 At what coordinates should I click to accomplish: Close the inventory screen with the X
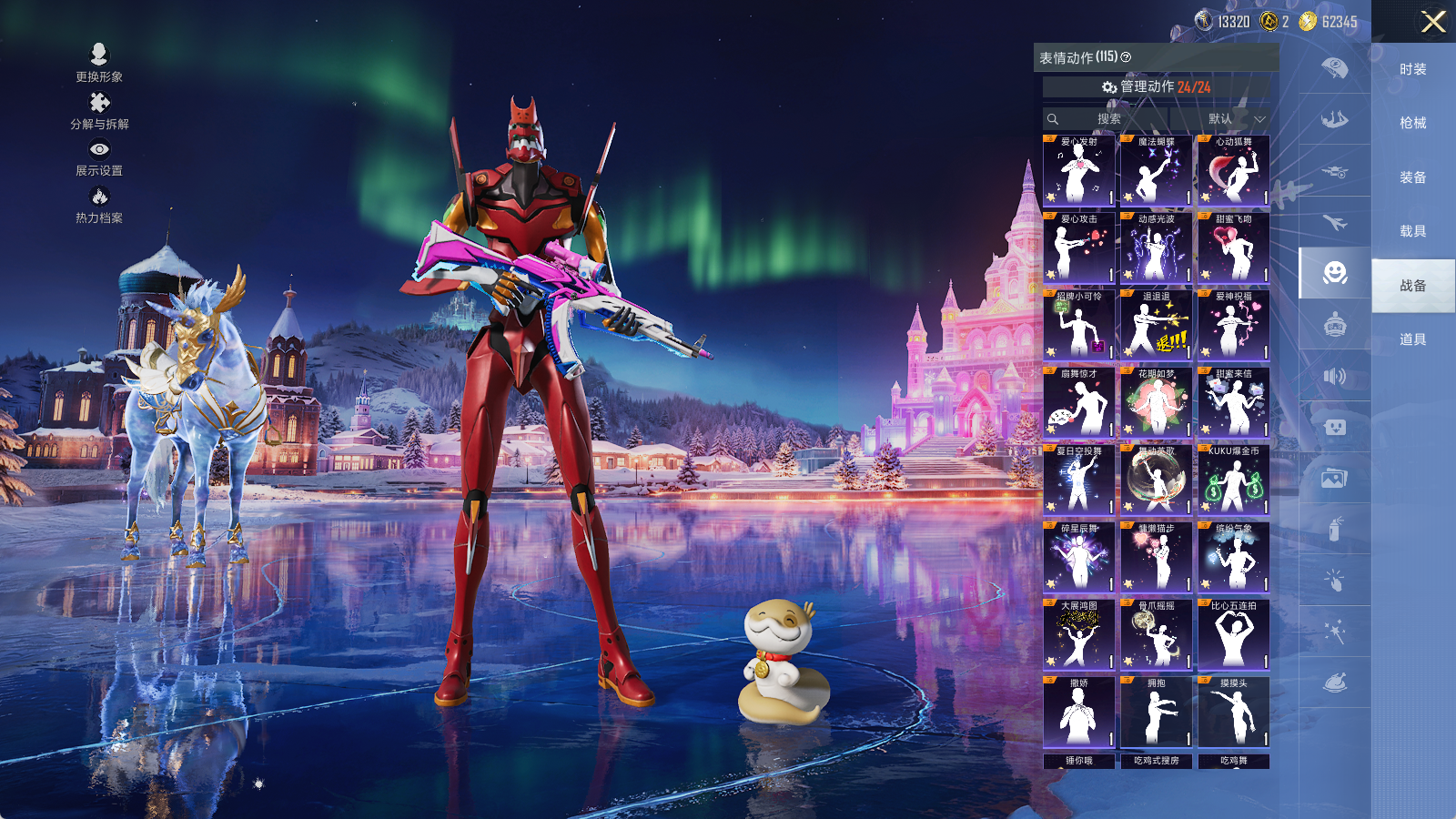(x=1433, y=22)
